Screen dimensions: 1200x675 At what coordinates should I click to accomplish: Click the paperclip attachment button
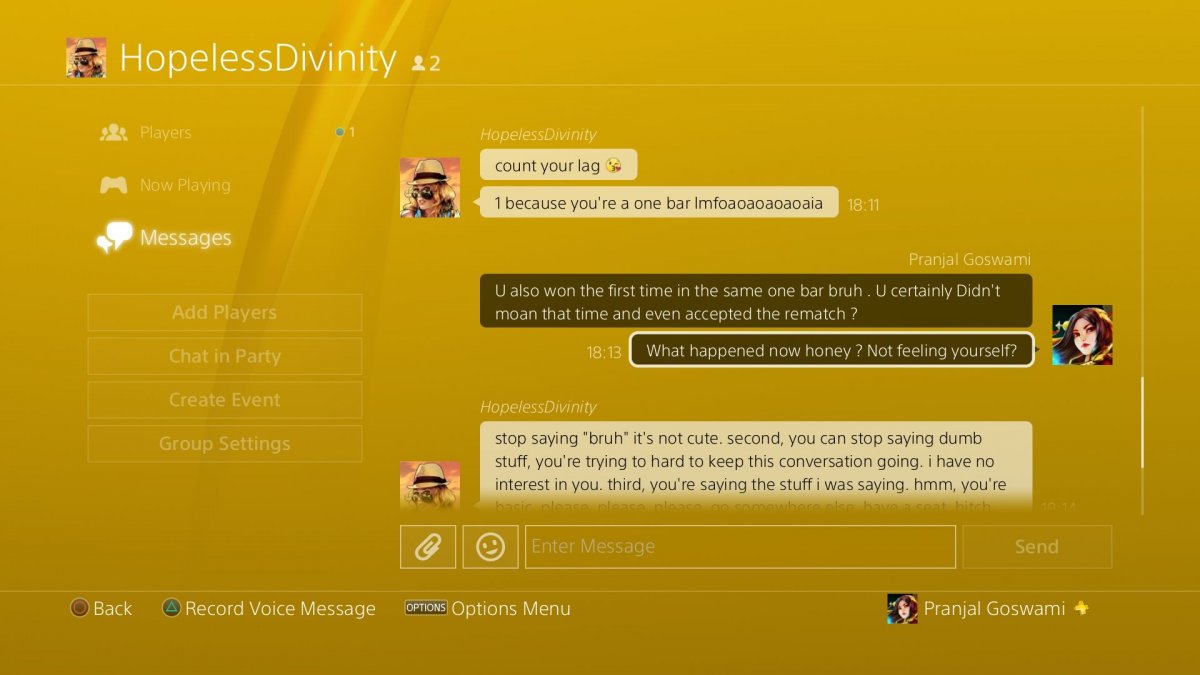428,547
